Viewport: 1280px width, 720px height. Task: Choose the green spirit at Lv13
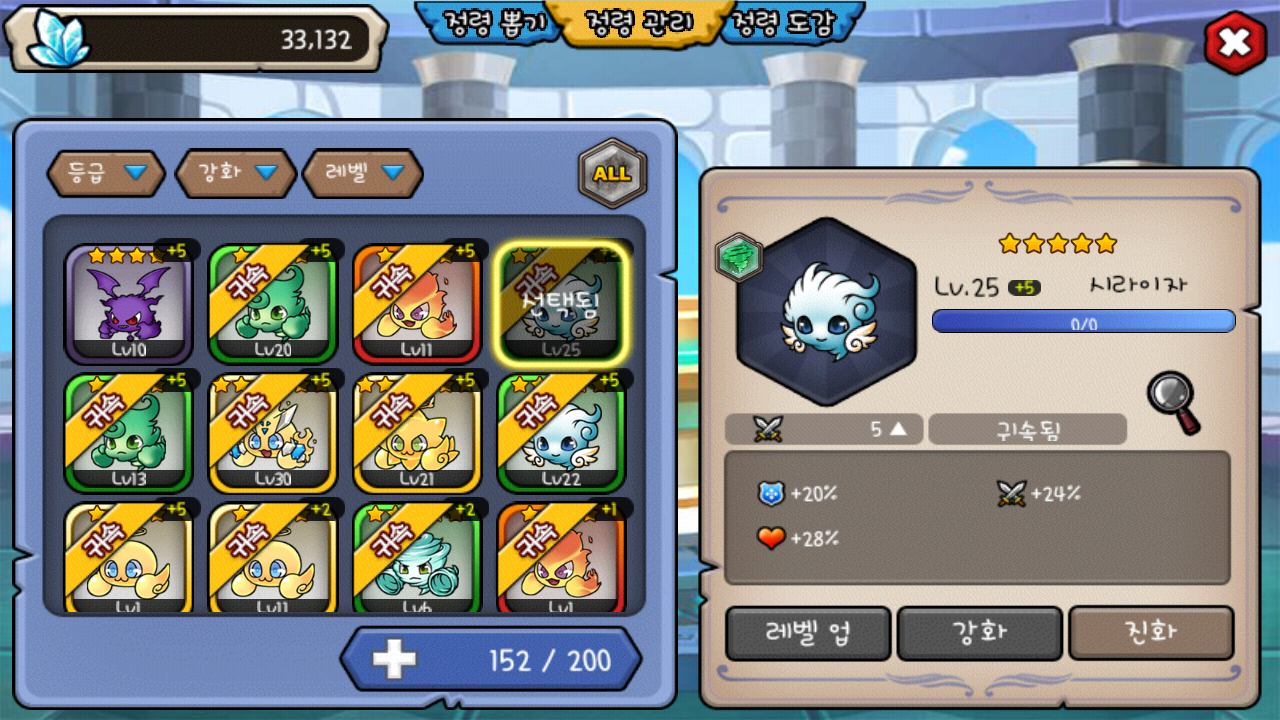click(x=128, y=433)
